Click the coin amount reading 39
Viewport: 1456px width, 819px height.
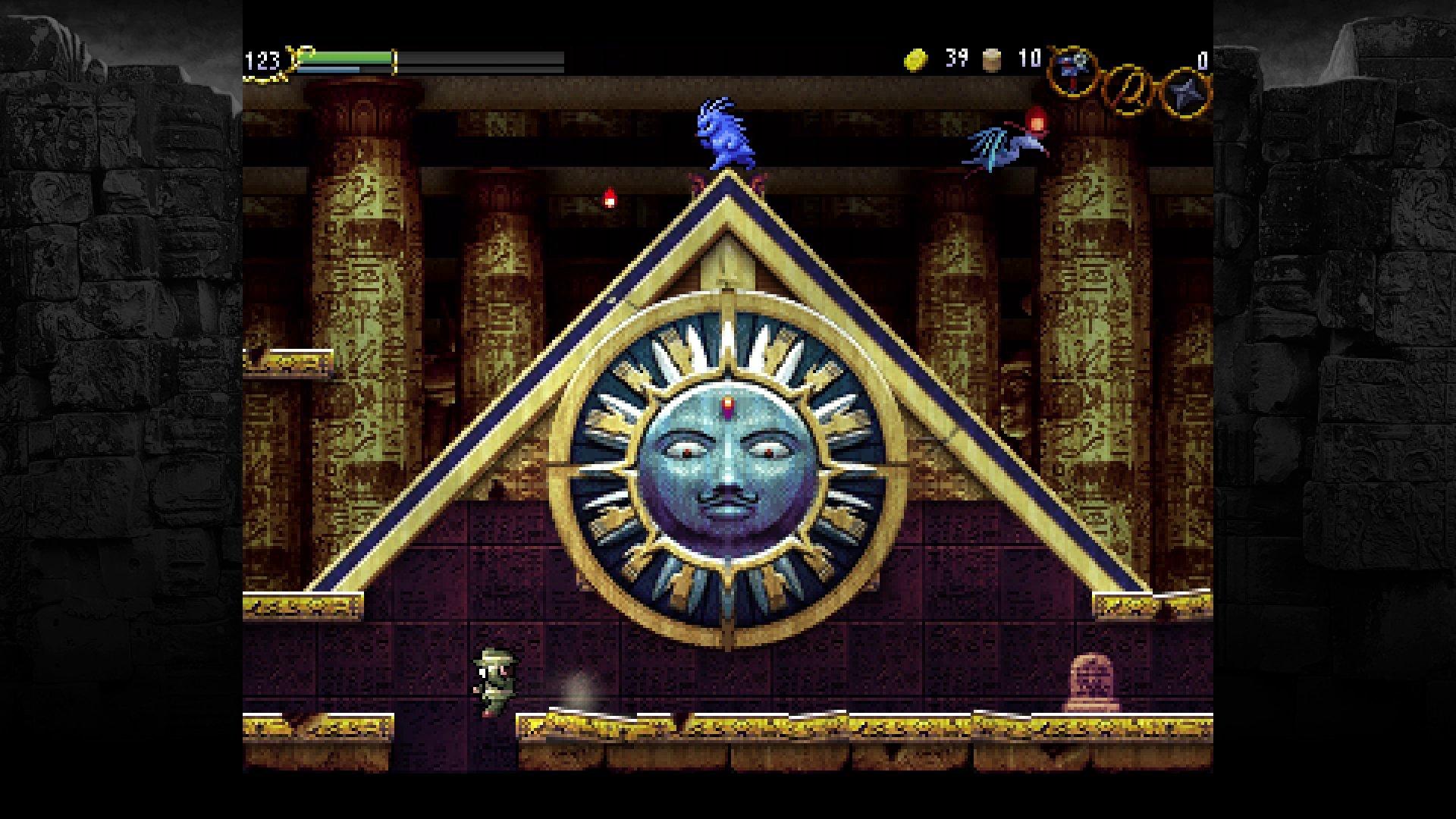[x=956, y=59]
